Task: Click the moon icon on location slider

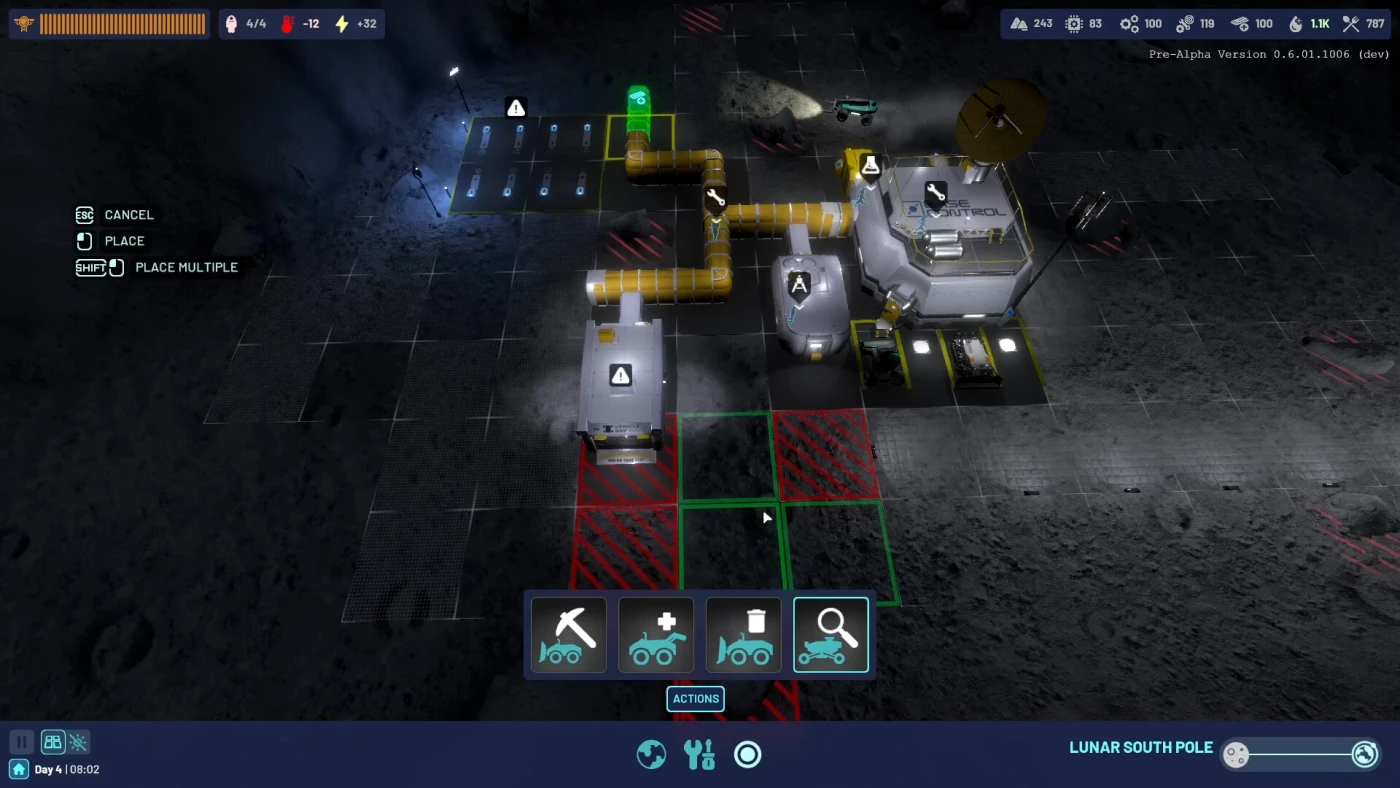Action: 1236,754
